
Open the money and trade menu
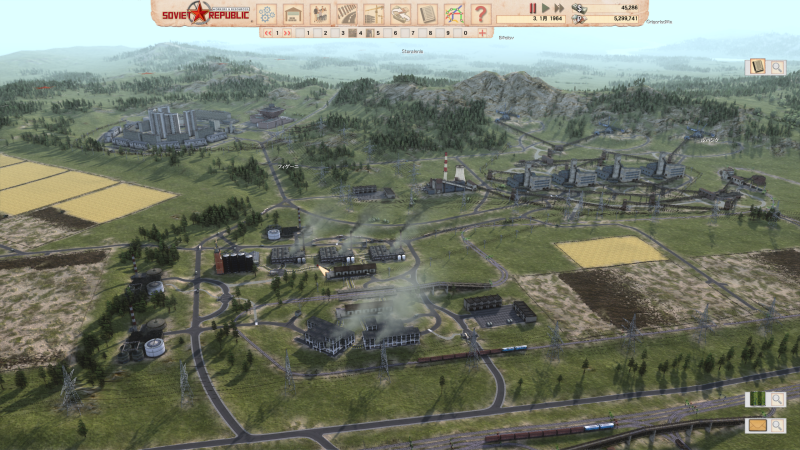point(401,13)
